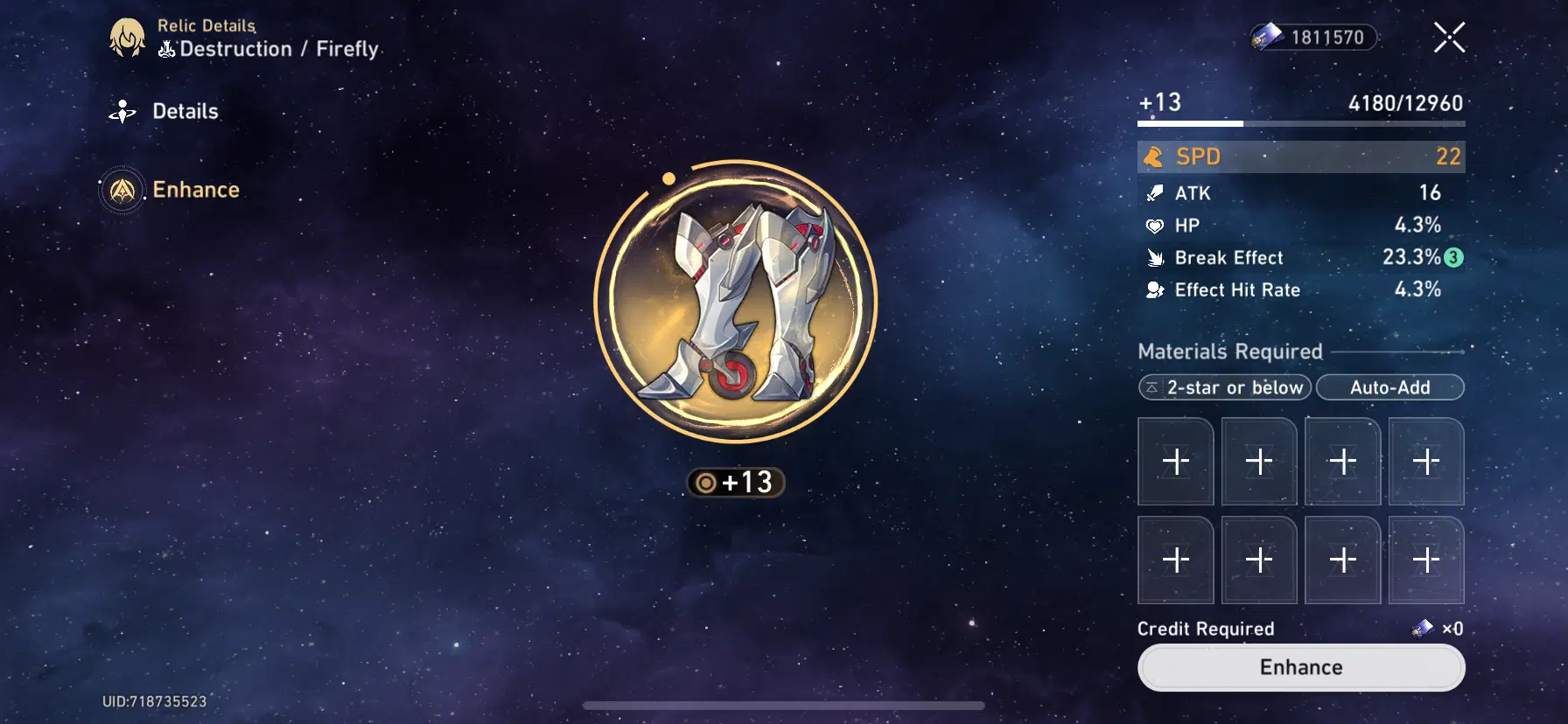The width and height of the screenshot is (1568, 724).
Task: Click the HP heart icon
Action: pos(1157,225)
